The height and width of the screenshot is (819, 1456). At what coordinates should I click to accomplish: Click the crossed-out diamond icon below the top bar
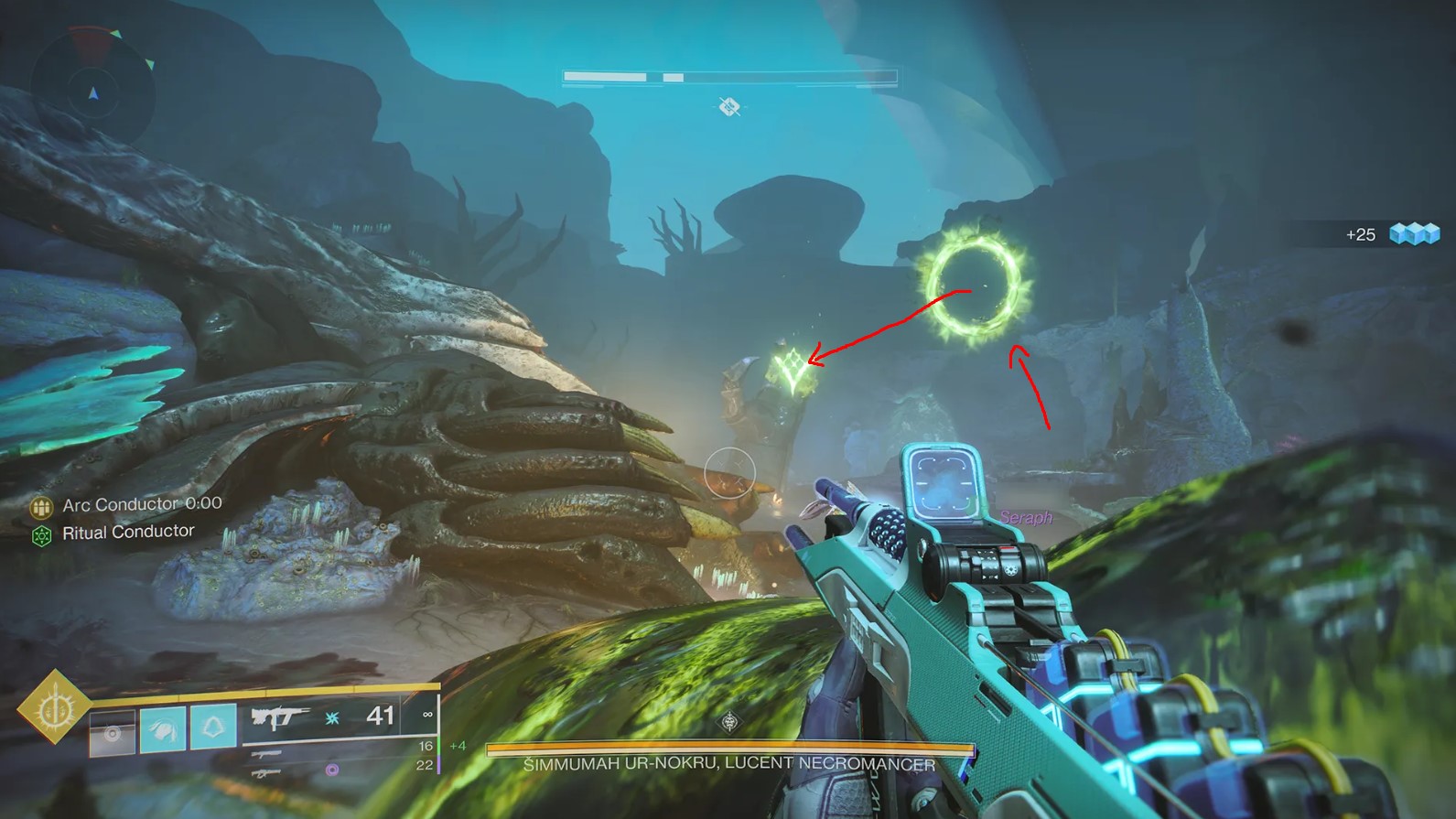(729, 107)
